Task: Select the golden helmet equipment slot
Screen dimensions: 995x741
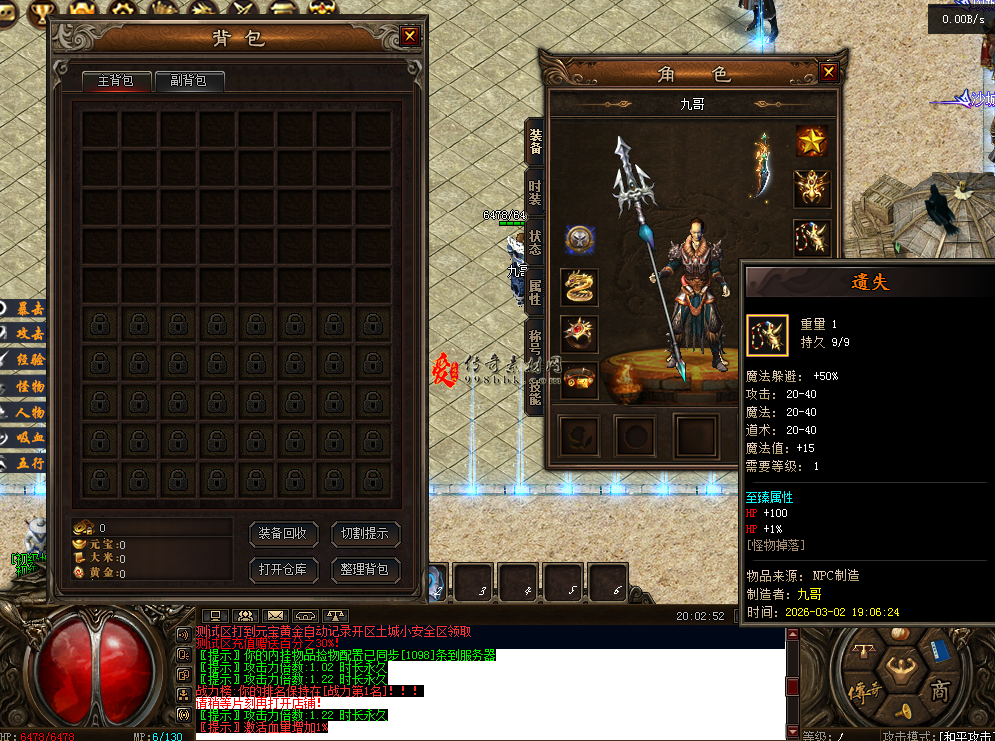Action: pyautogui.click(x=811, y=188)
